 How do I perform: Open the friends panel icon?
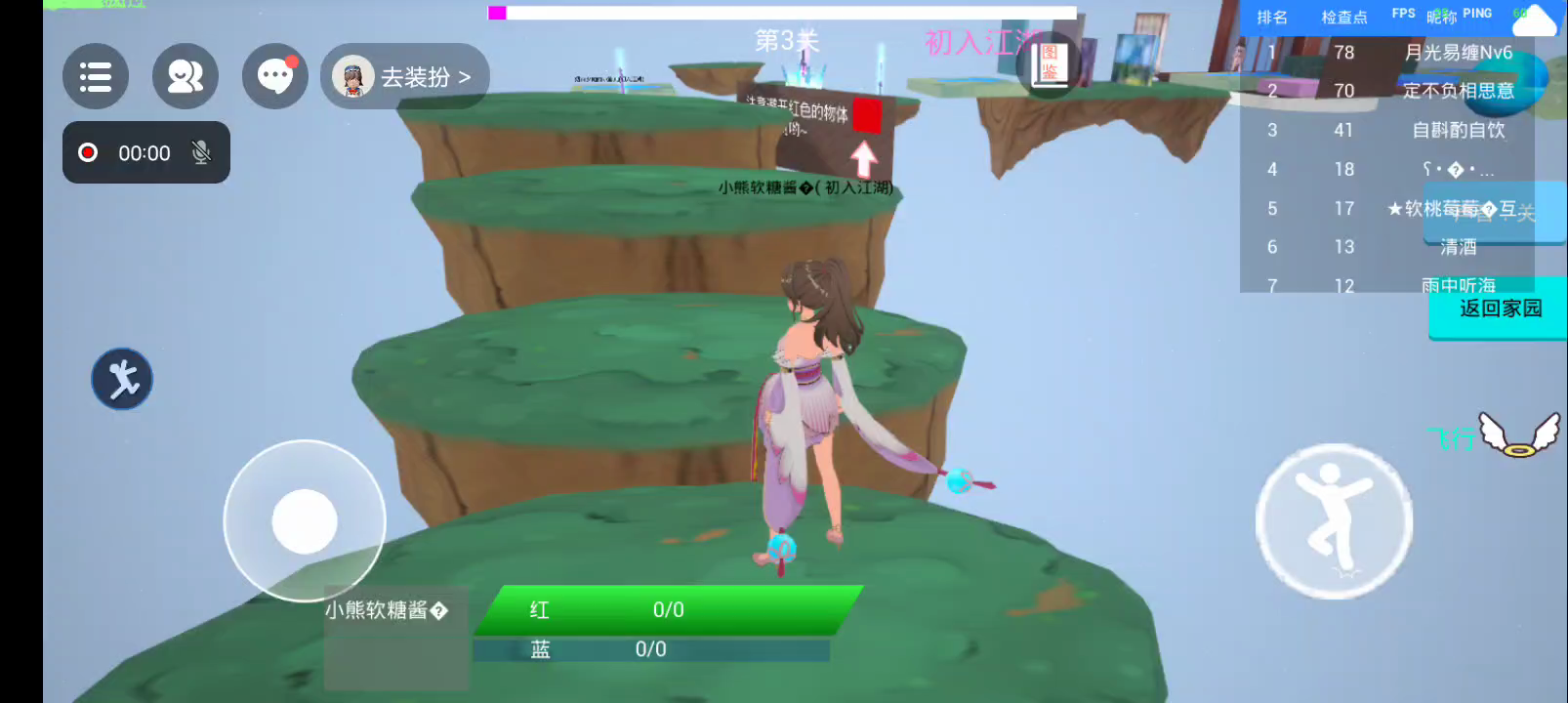click(x=185, y=76)
